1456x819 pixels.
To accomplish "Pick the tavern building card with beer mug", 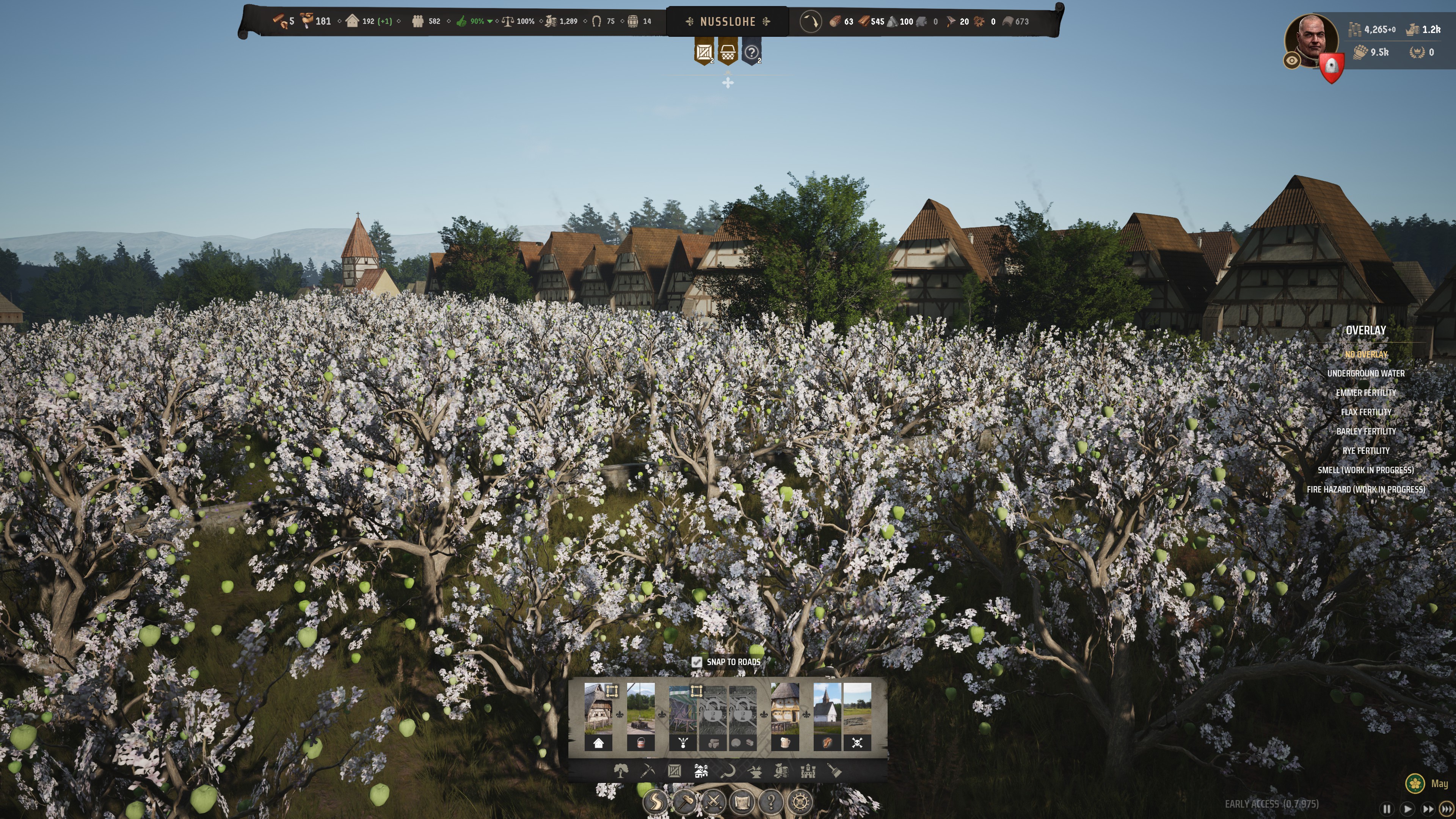I will [784, 715].
